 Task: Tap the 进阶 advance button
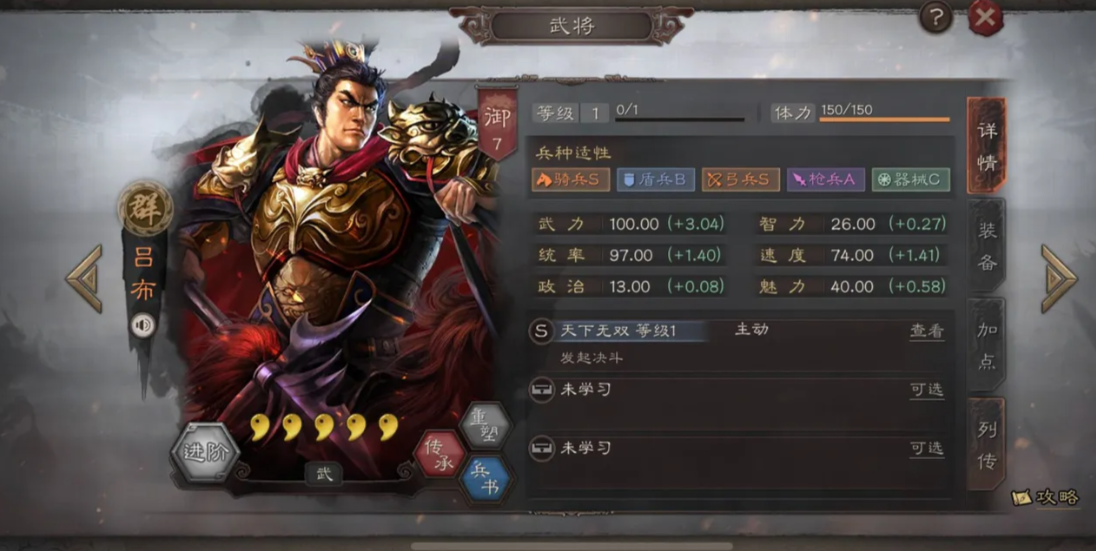[x=205, y=452]
